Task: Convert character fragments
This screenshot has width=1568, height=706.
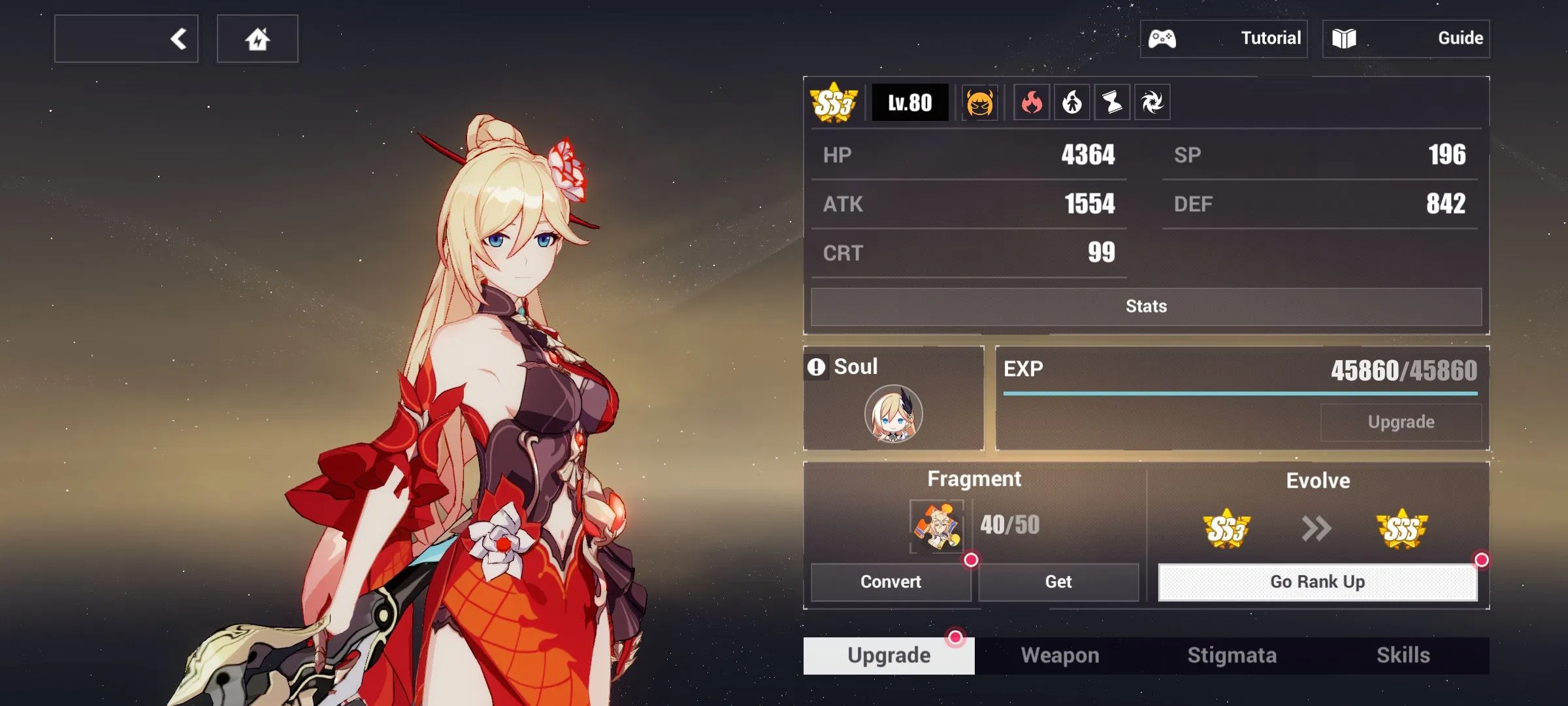Action: pos(890,582)
